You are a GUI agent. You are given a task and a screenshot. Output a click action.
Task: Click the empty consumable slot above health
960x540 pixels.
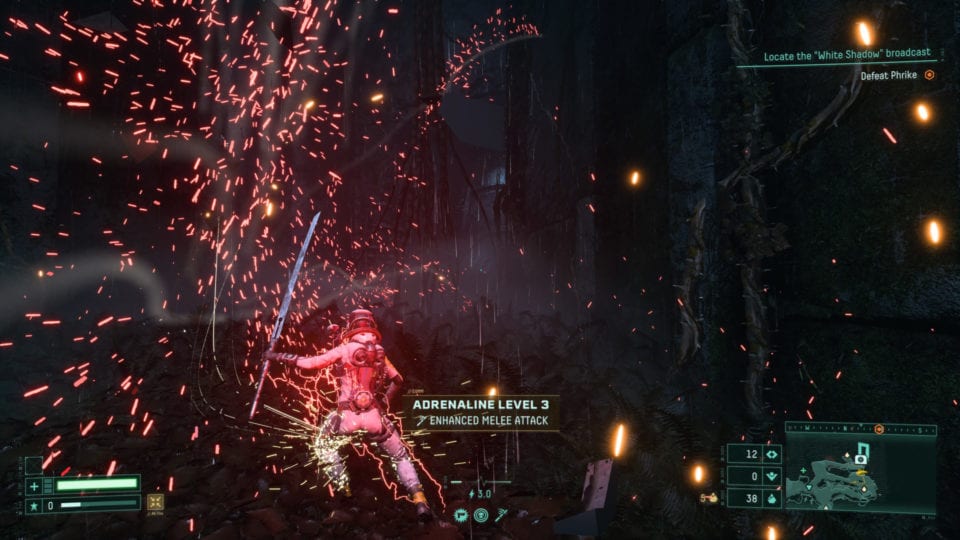35,465
